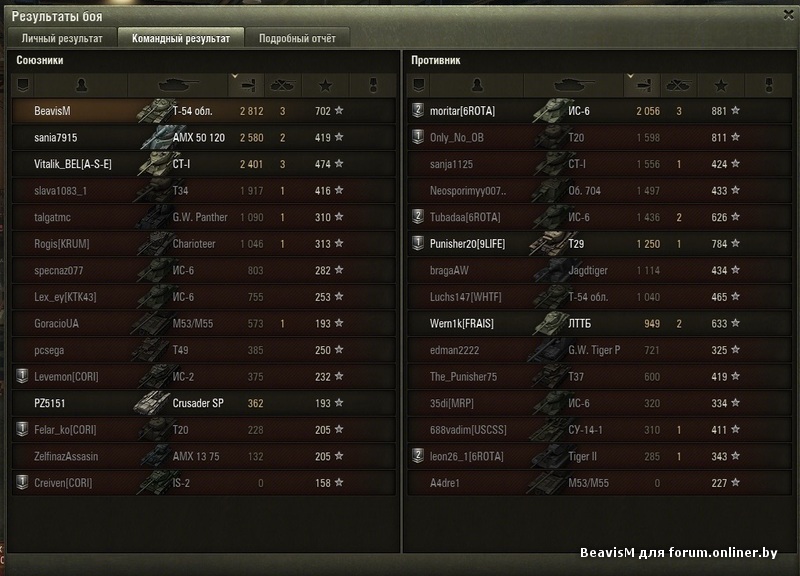Select the Командный результат tab
Viewport: 800px width, 576px height.
click(181, 39)
